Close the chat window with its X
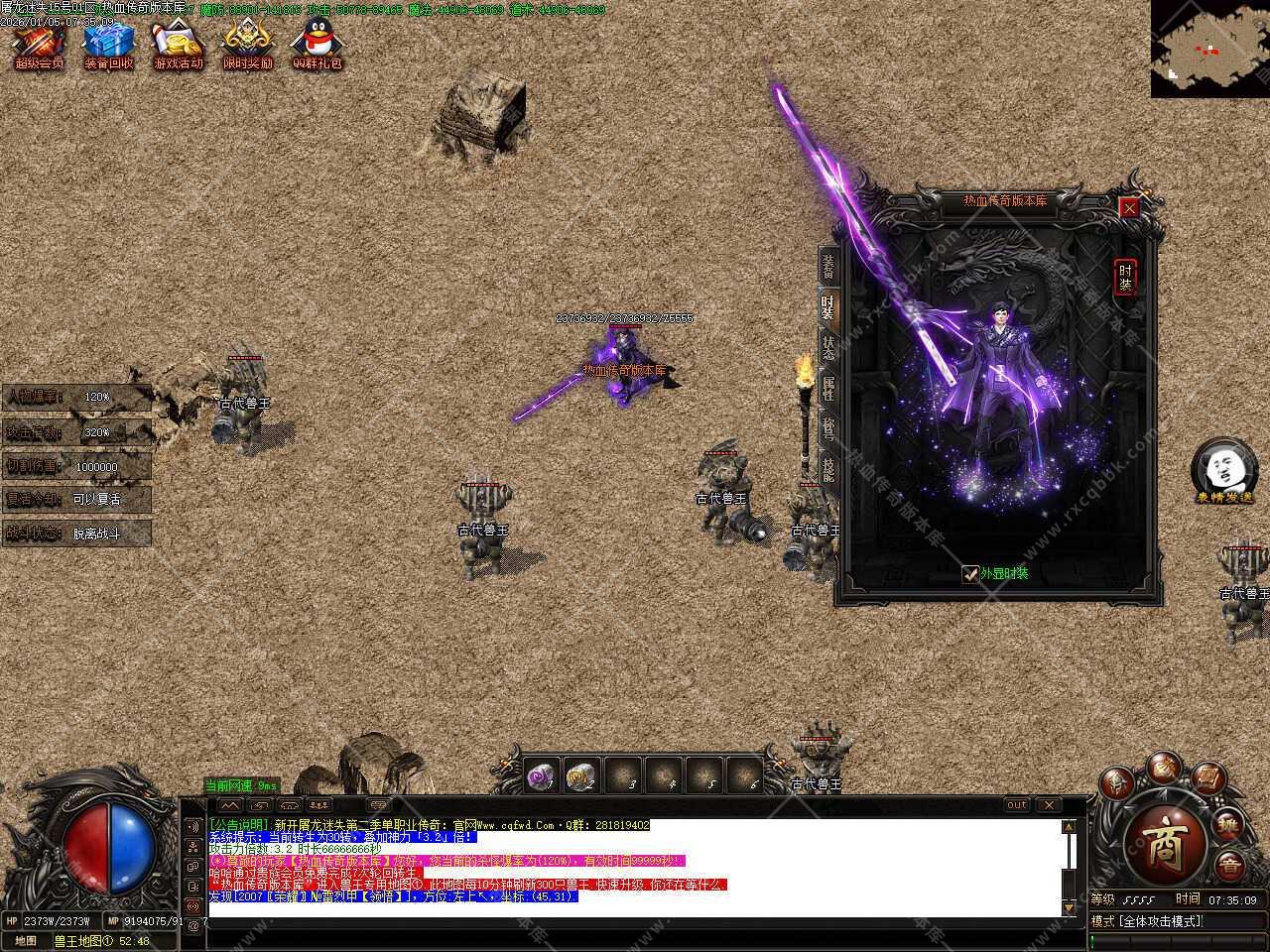1270x952 pixels. (1049, 805)
